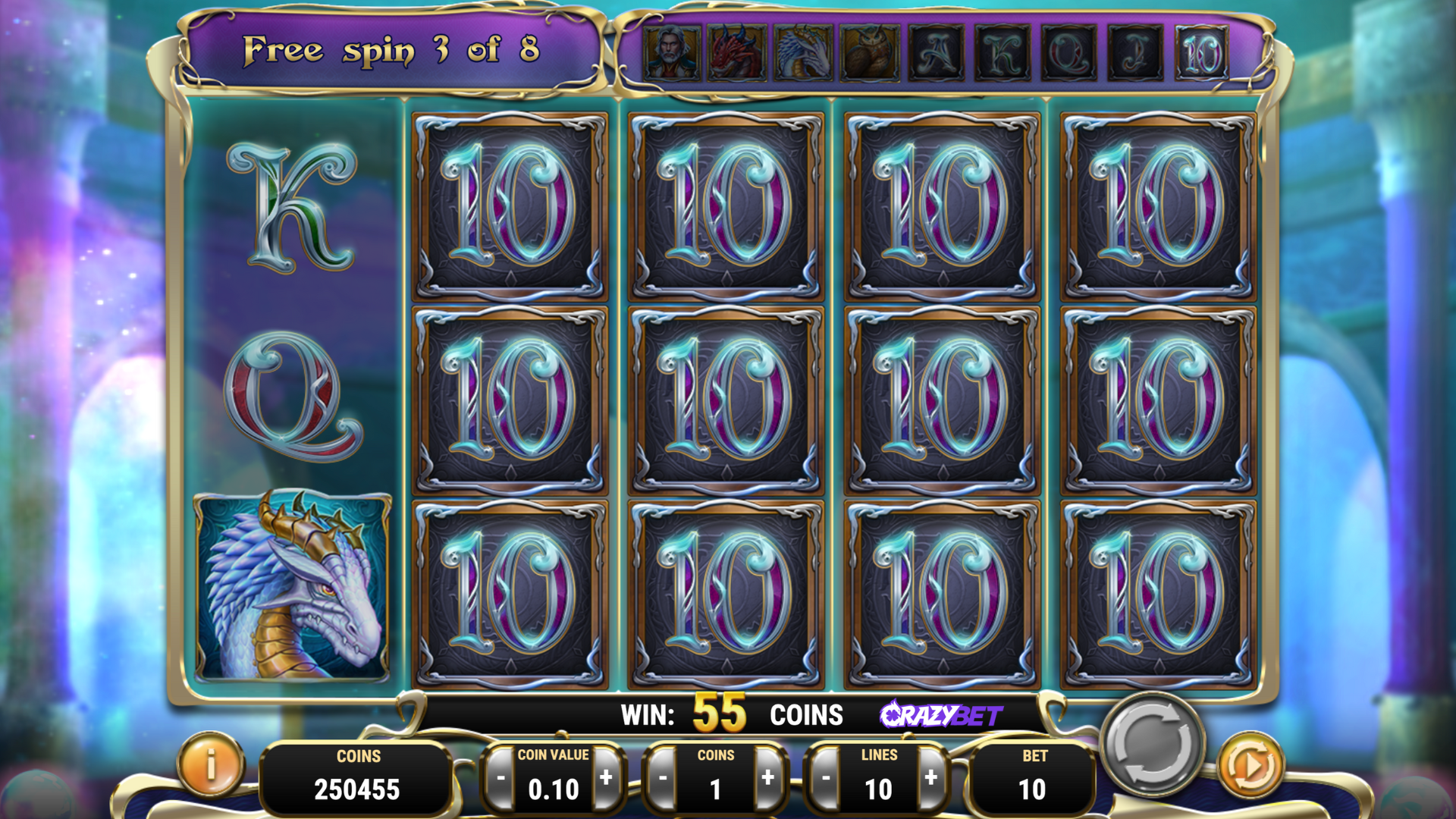Image resolution: width=1456 pixels, height=819 pixels.
Task: Lower the coins per line
Action: [663, 778]
